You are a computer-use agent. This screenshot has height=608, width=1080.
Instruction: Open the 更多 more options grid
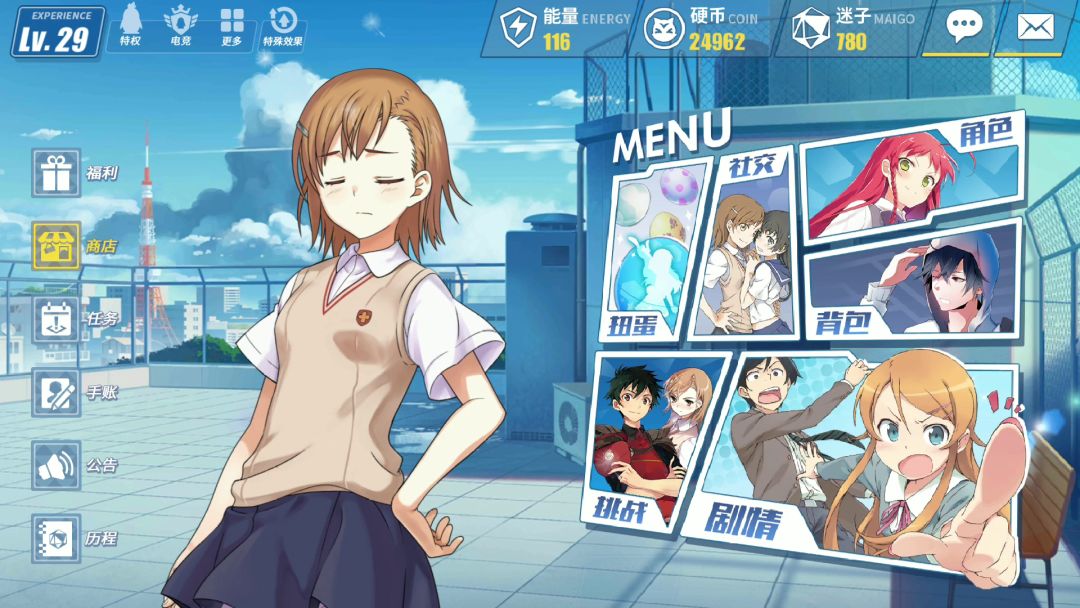[232, 25]
